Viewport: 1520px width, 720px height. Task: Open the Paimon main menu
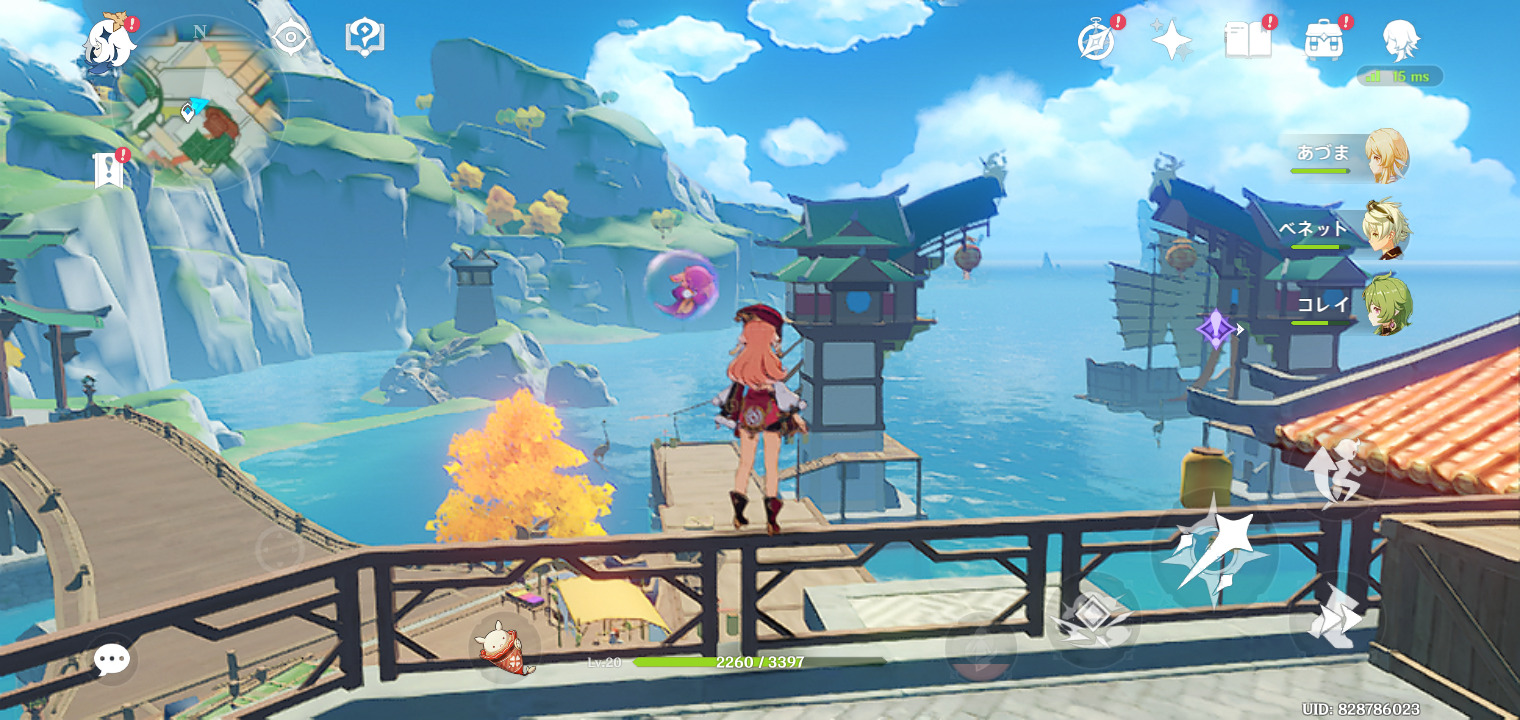click(x=108, y=42)
